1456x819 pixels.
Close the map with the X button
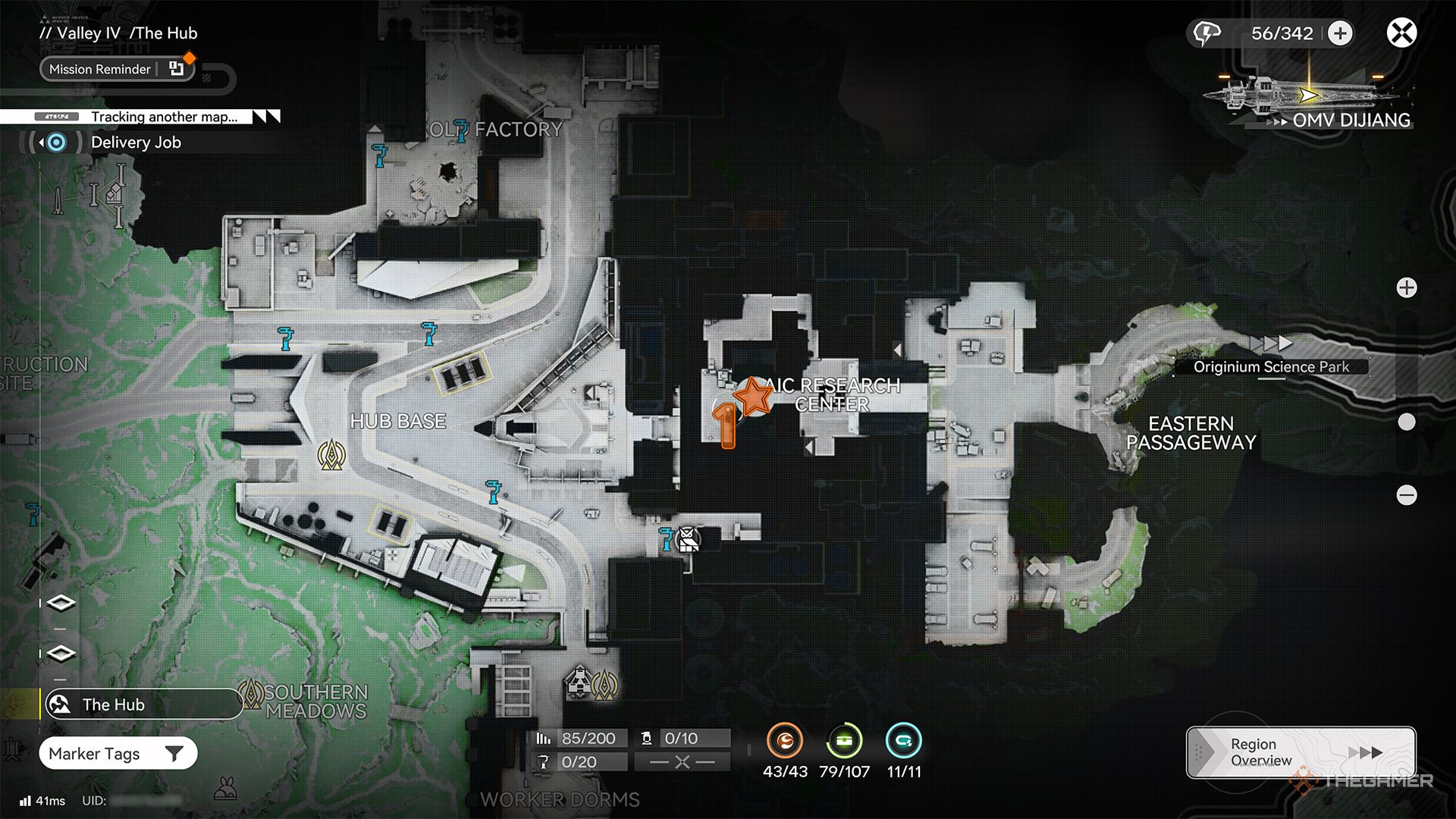1401,33
